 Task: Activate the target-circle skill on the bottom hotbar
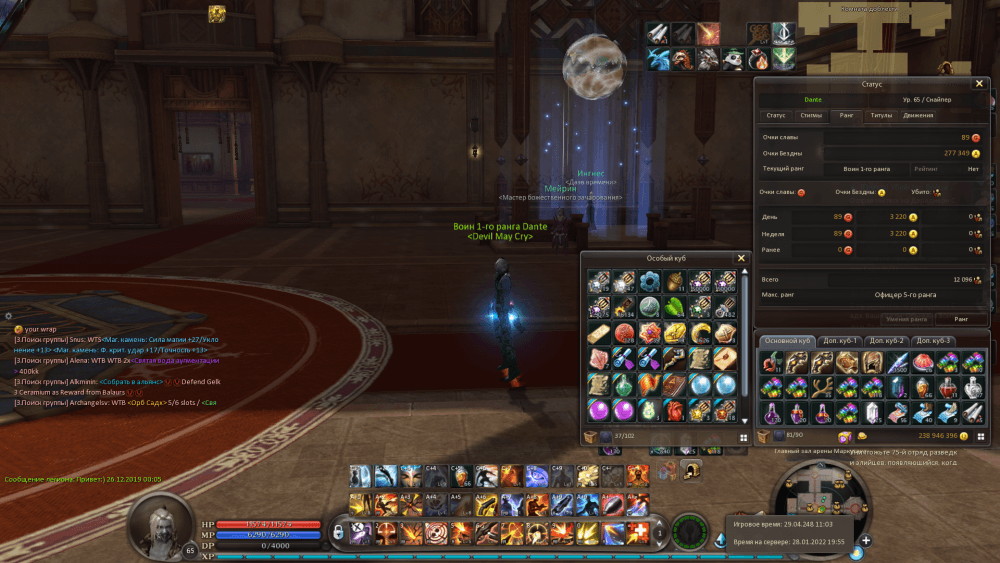pyautogui.click(x=436, y=531)
